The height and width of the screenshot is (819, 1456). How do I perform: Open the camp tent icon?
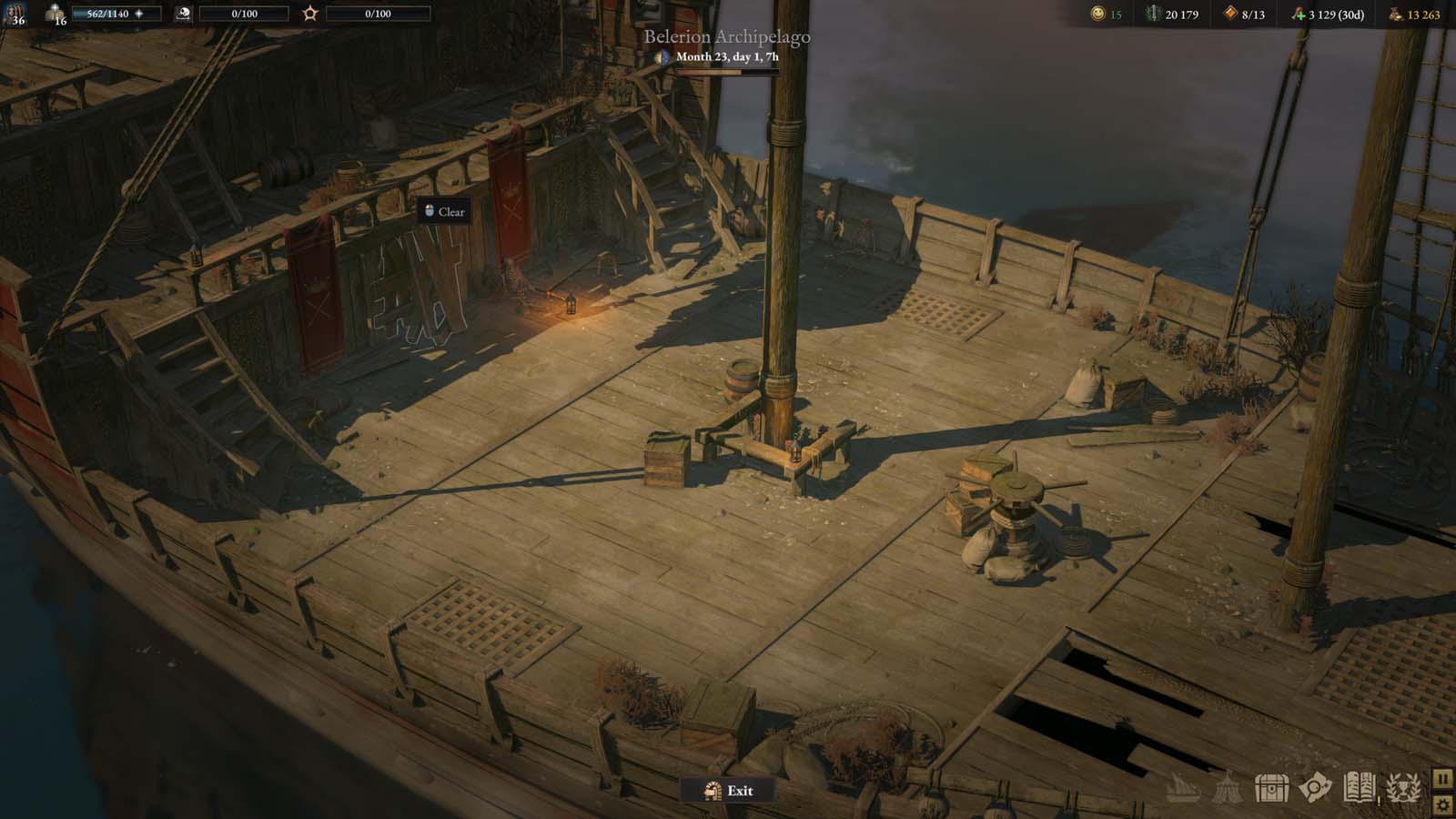coord(1227,788)
